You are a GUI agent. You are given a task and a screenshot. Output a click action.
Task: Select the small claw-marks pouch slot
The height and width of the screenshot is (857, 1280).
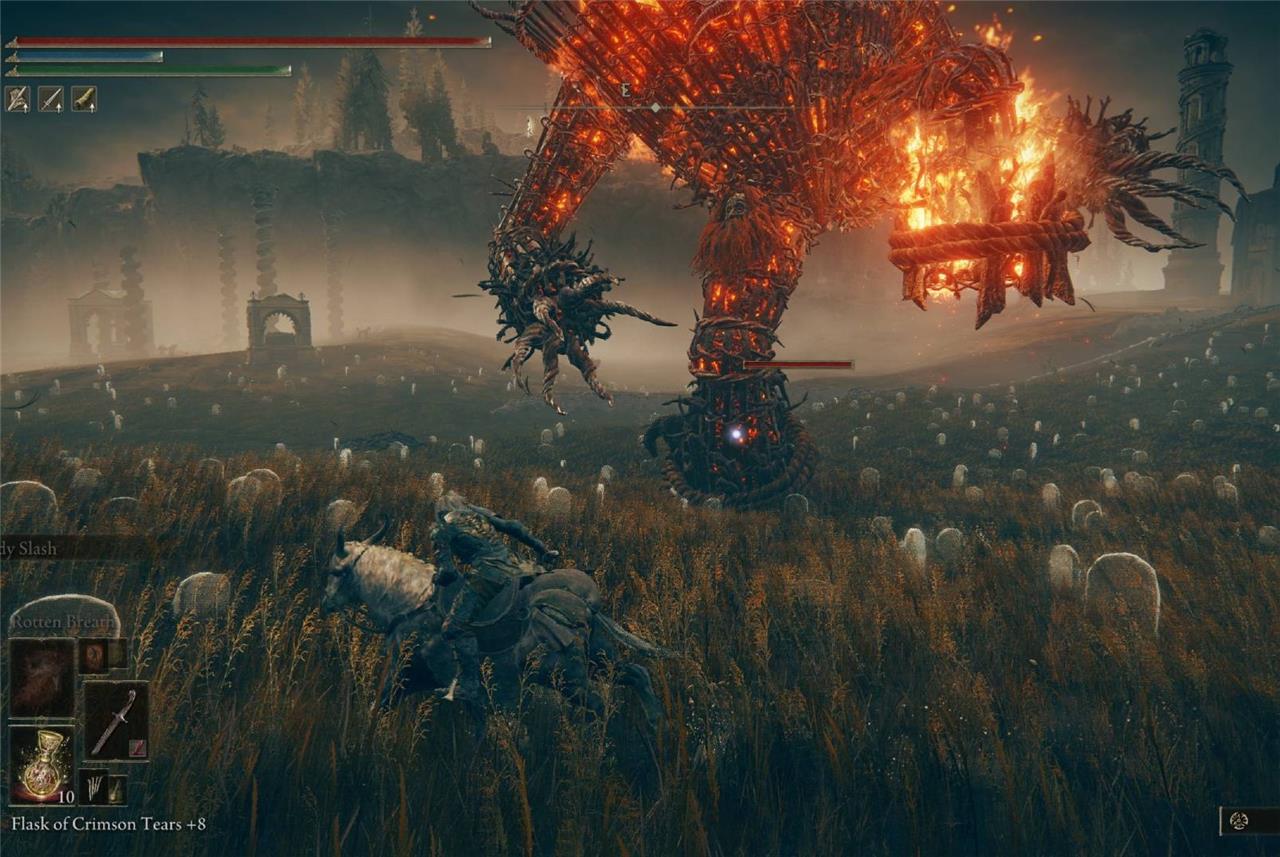[x=93, y=787]
